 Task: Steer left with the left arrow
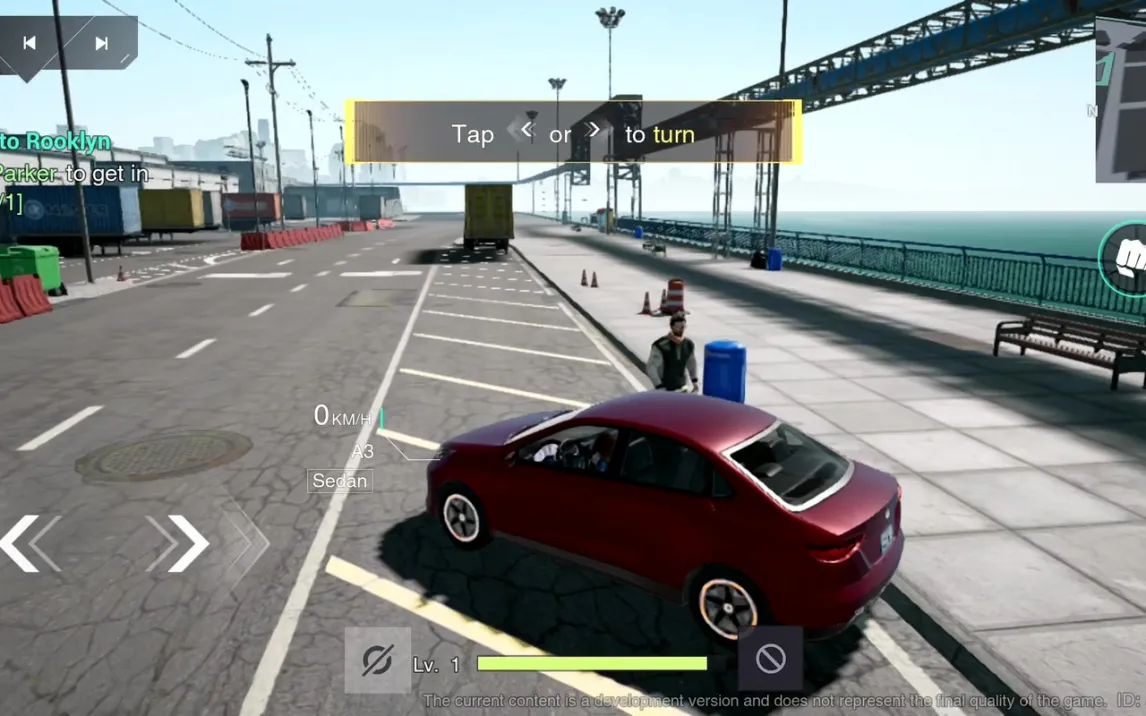click(20, 543)
